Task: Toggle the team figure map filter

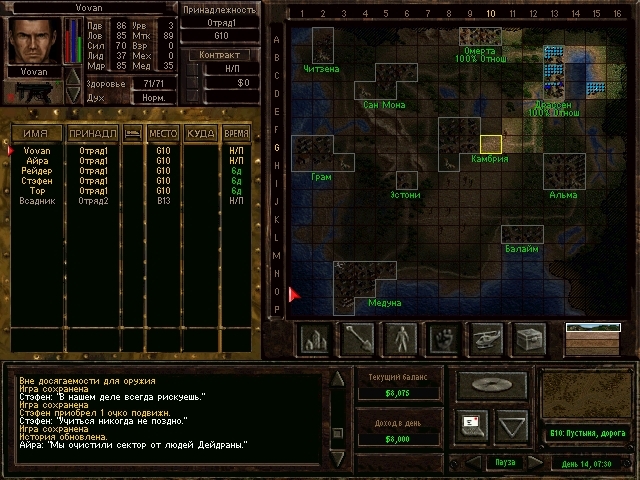Action: click(x=401, y=339)
